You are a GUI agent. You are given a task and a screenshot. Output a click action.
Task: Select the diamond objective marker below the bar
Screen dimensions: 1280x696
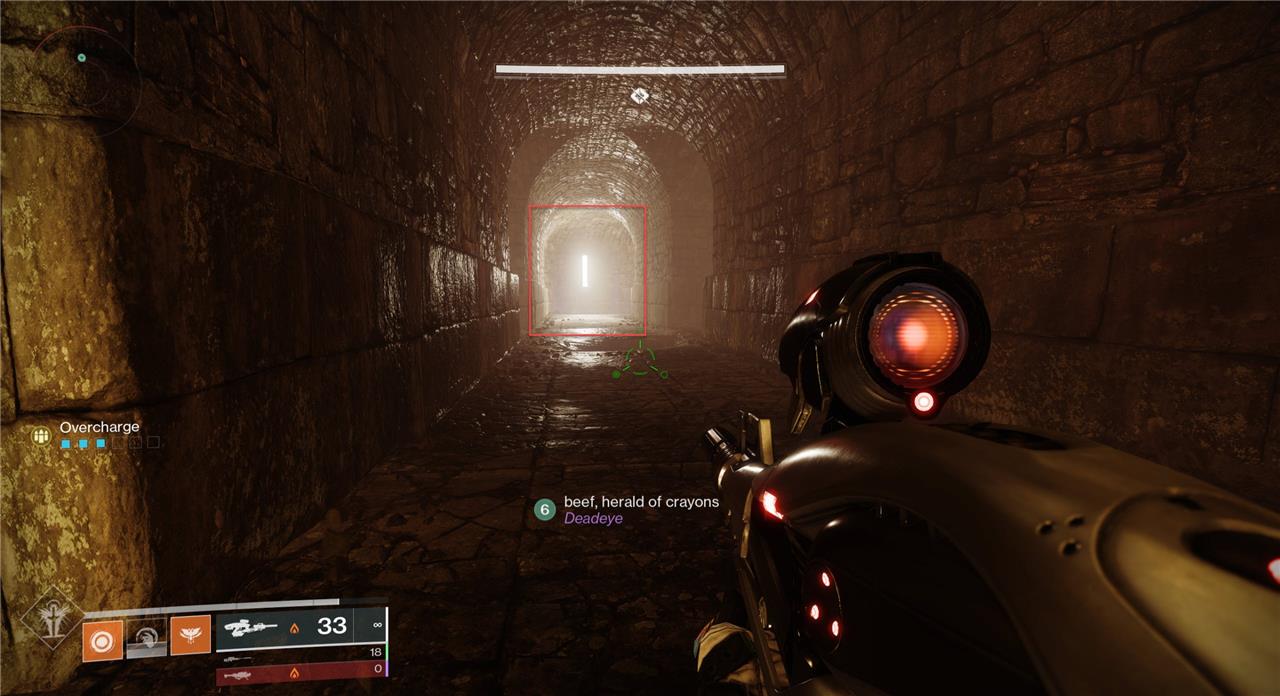(x=639, y=95)
